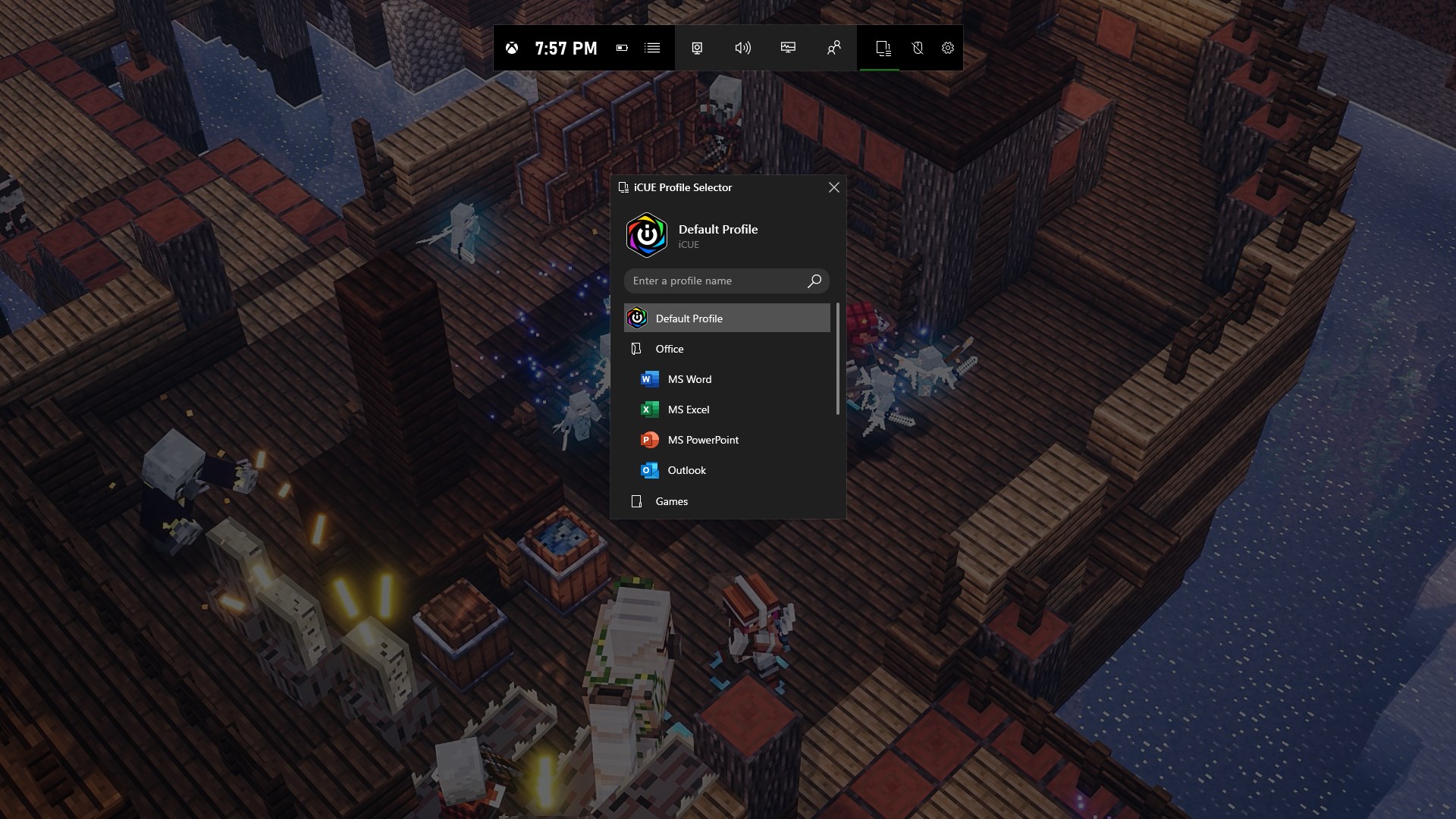Activate the Outlook profile
Viewport: 1456px width, 819px height.
(x=686, y=470)
